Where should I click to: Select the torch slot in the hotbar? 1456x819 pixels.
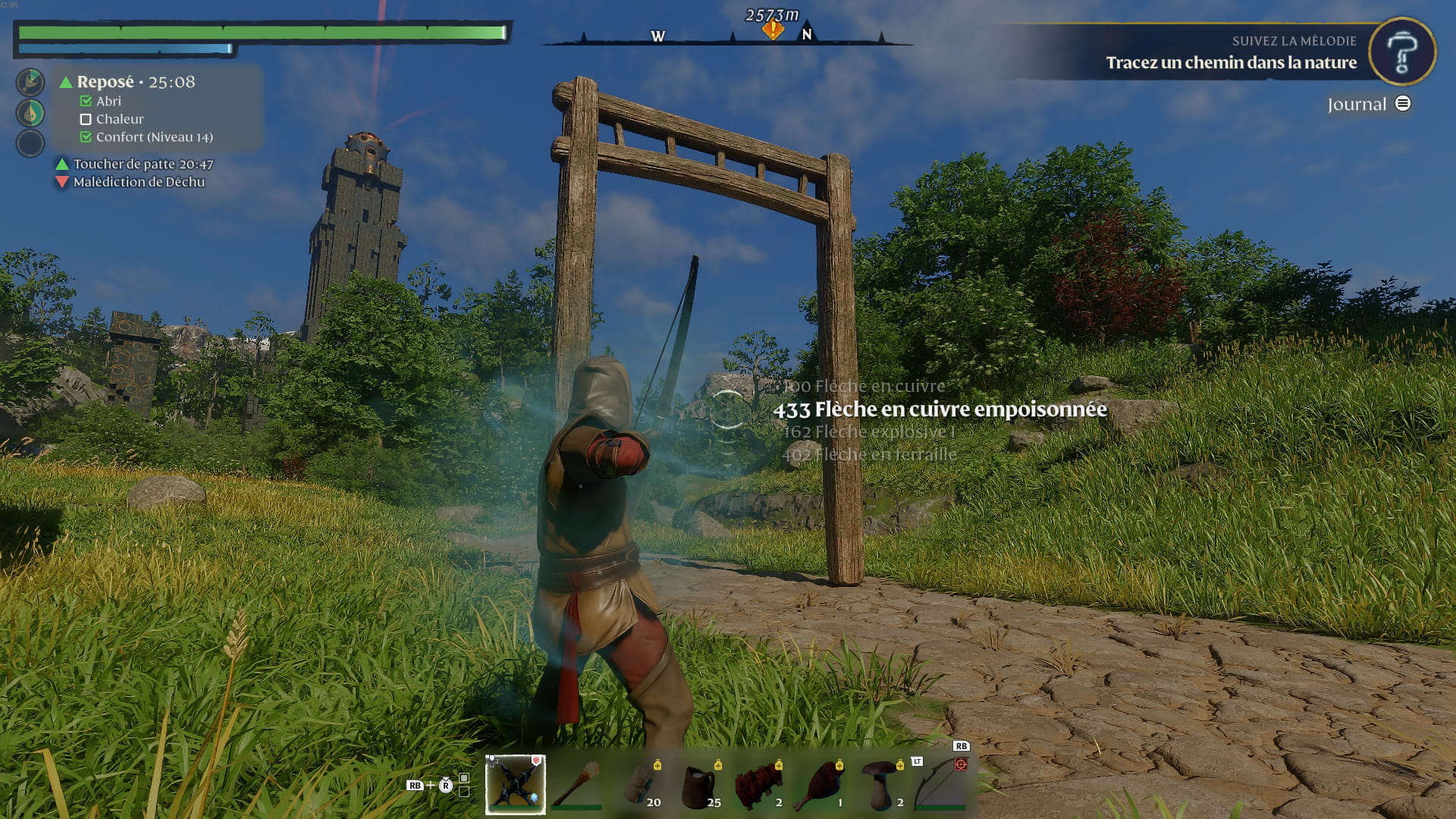(x=576, y=784)
